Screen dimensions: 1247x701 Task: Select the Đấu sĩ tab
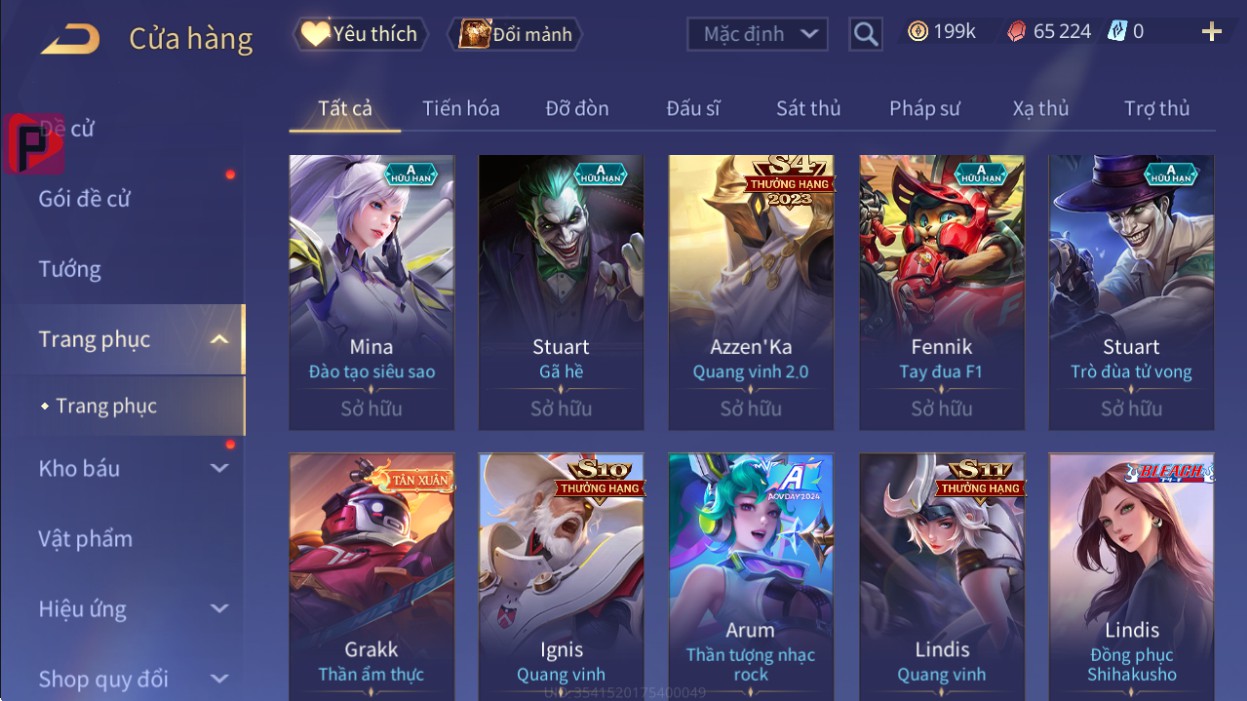pos(693,108)
